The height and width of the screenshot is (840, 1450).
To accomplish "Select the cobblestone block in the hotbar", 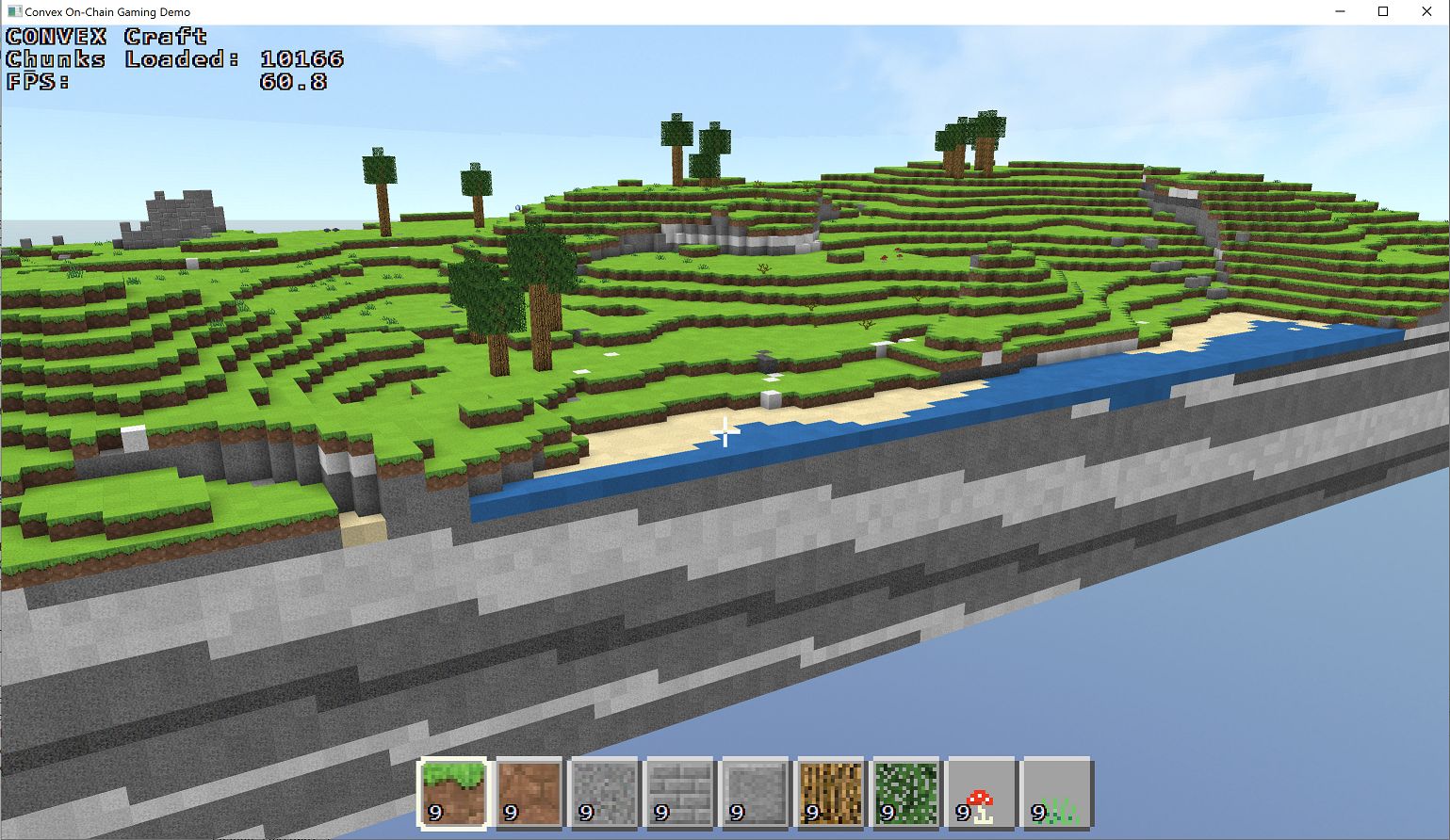I will tap(603, 791).
